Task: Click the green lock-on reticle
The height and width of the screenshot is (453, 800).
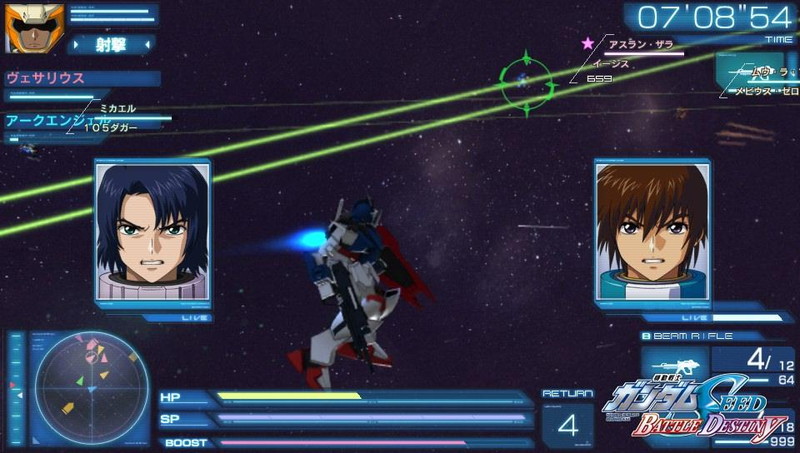Action: pos(527,78)
